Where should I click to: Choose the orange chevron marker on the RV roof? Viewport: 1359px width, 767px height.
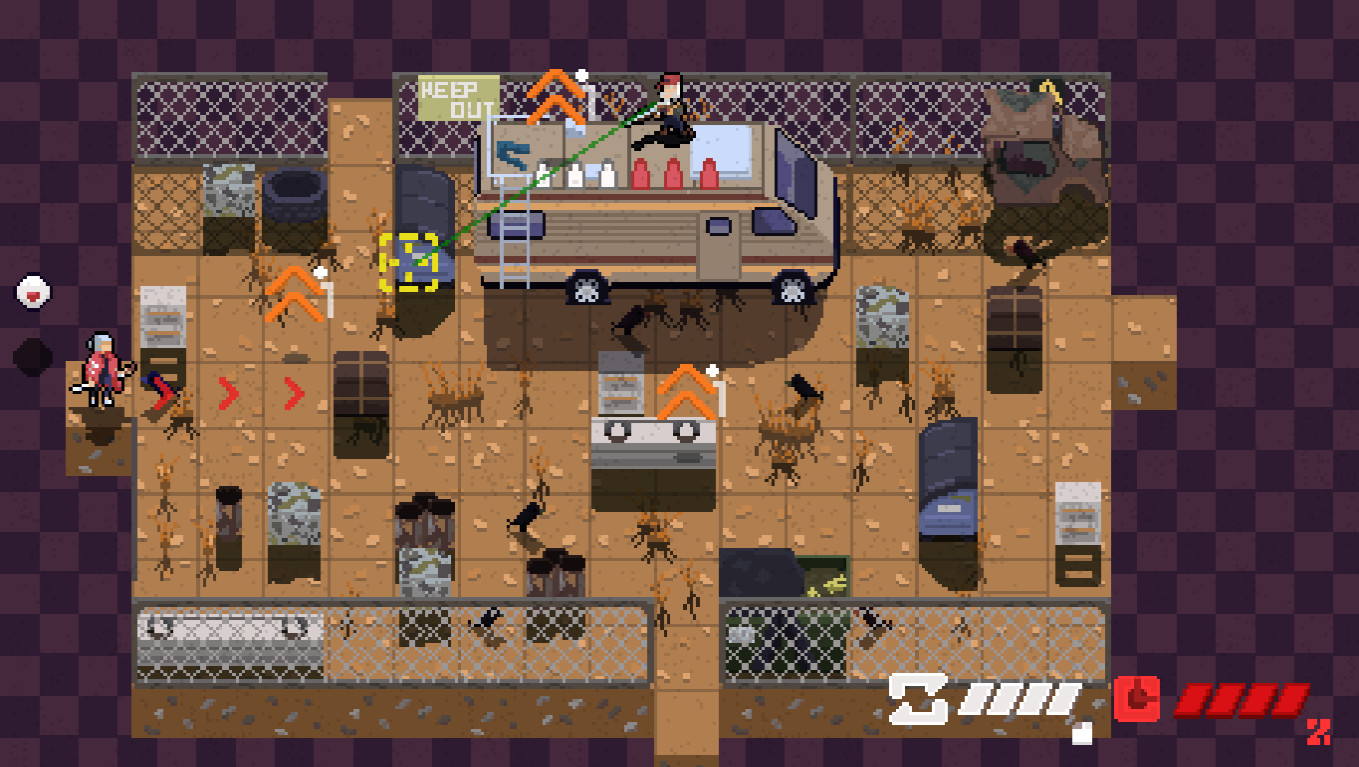pyautogui.click(x=556, y=97)
